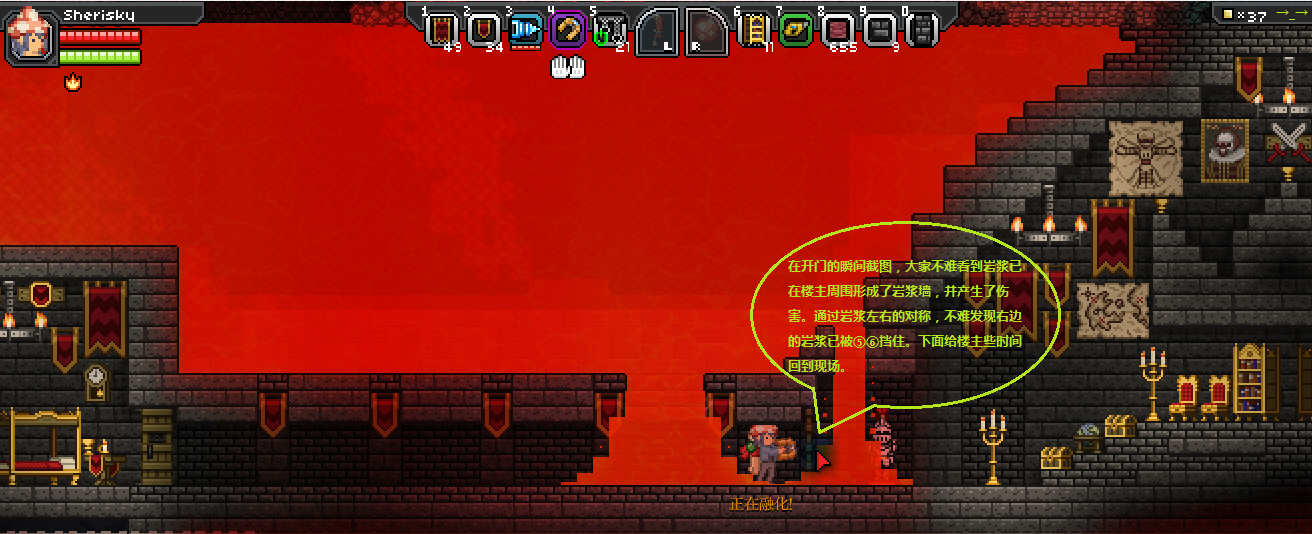This screenshot has height=534, width=1312.
Task: Select the grey stone block in slot 9
Action: (x=880, y=29)
